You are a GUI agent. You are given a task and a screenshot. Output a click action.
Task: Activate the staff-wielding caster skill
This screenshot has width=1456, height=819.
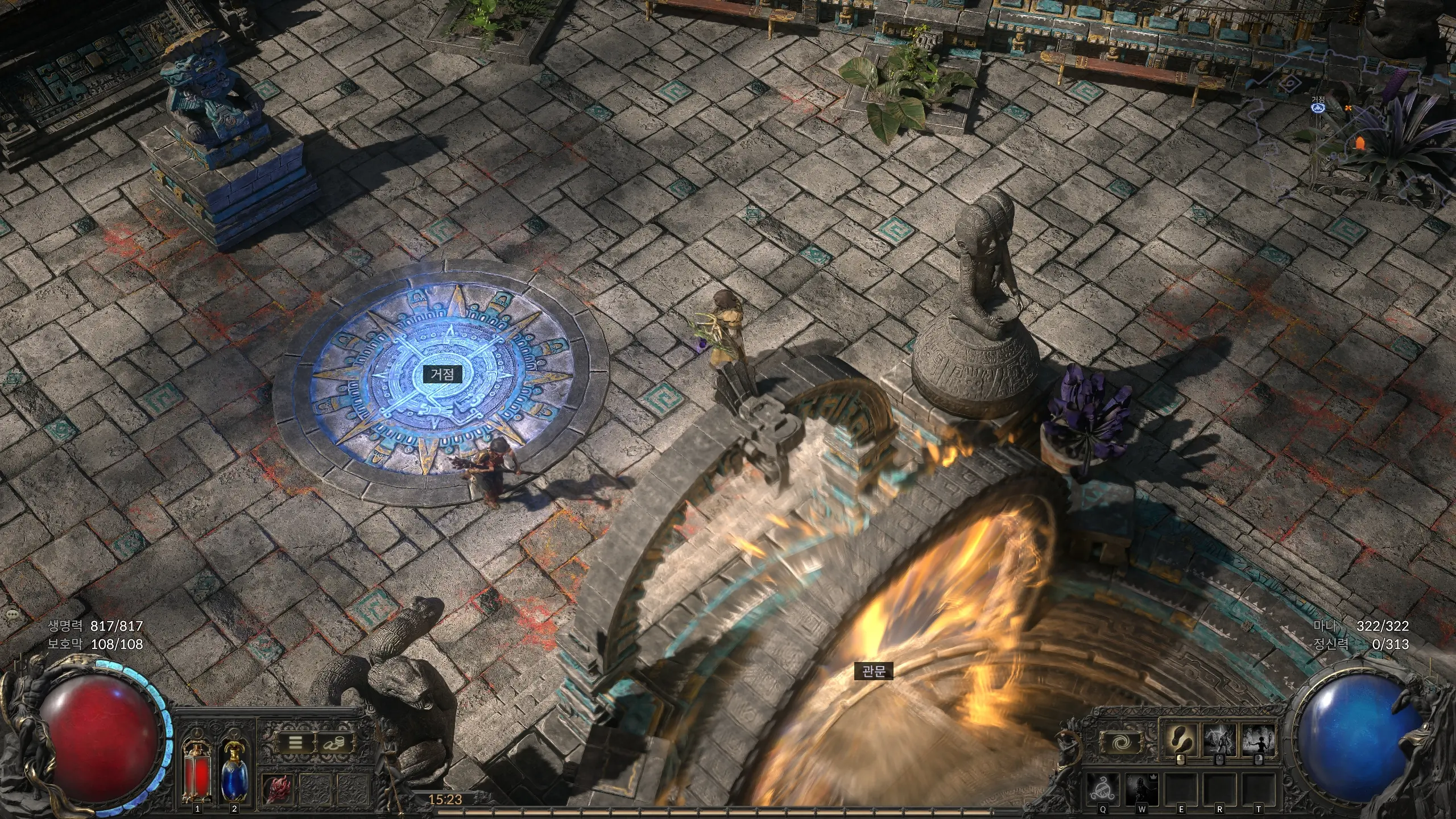coord(1258,739)
